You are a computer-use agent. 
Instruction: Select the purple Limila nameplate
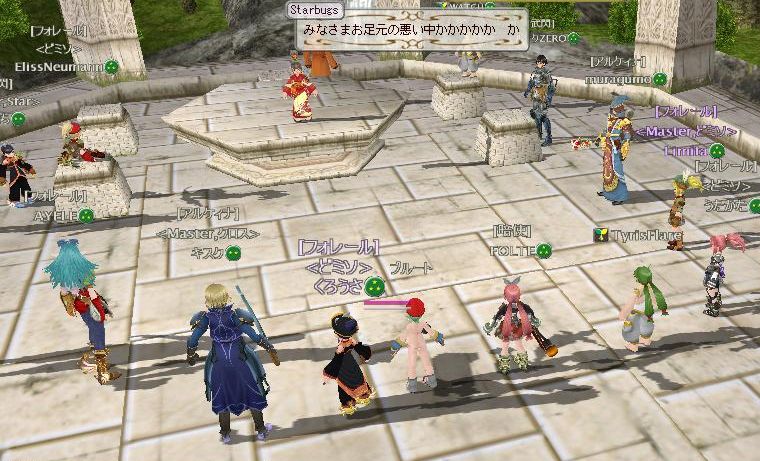[x=685, y=149]
